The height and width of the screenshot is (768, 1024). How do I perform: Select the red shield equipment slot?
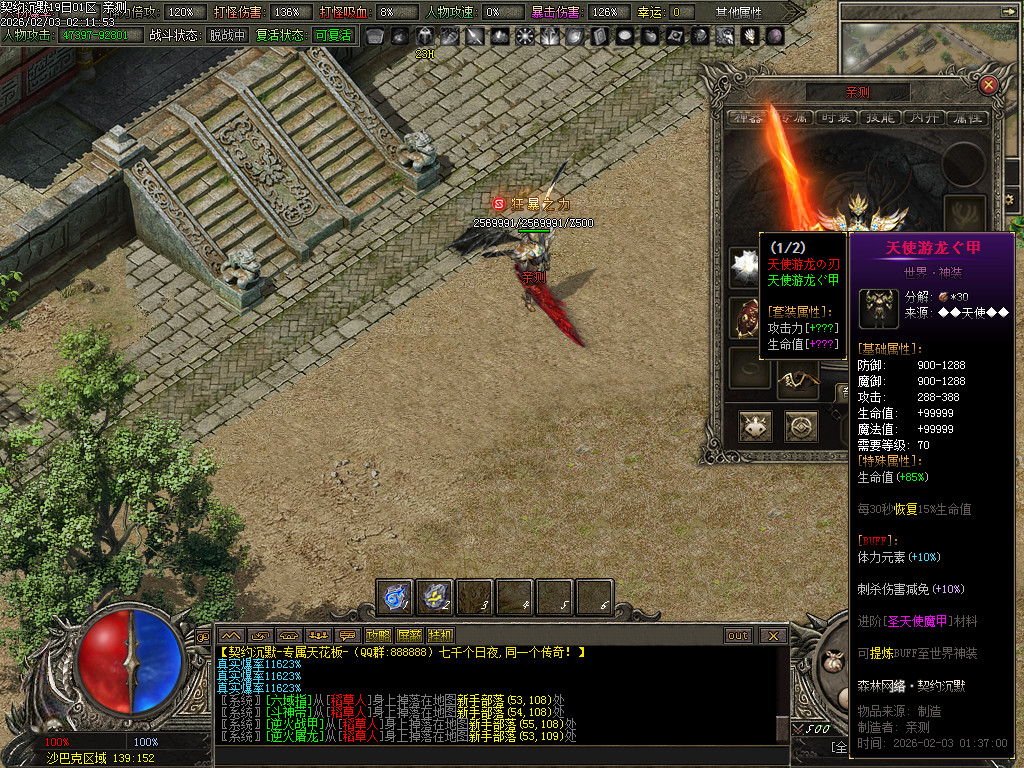click(x=744, y=318)
